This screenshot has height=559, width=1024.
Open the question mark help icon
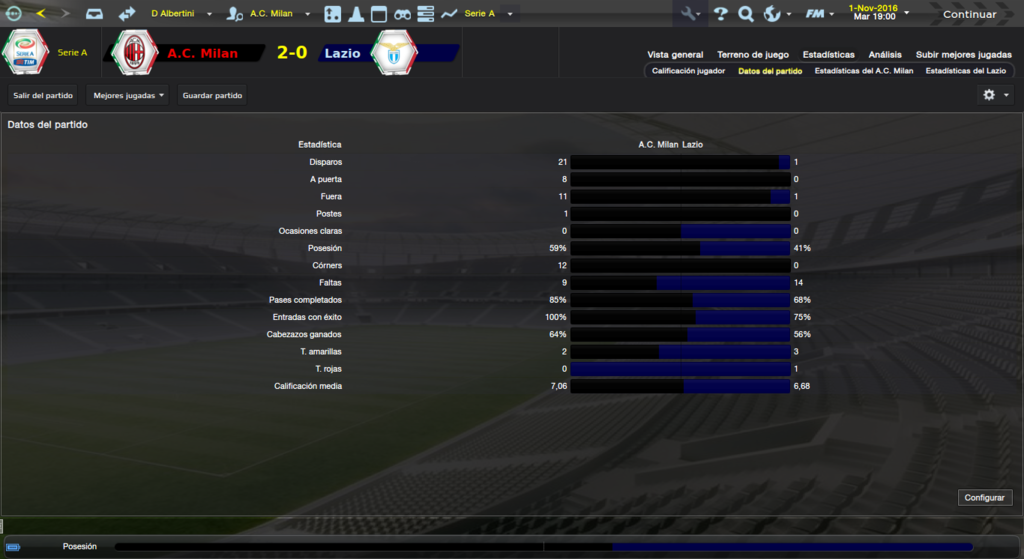click(x=720, y=14)
